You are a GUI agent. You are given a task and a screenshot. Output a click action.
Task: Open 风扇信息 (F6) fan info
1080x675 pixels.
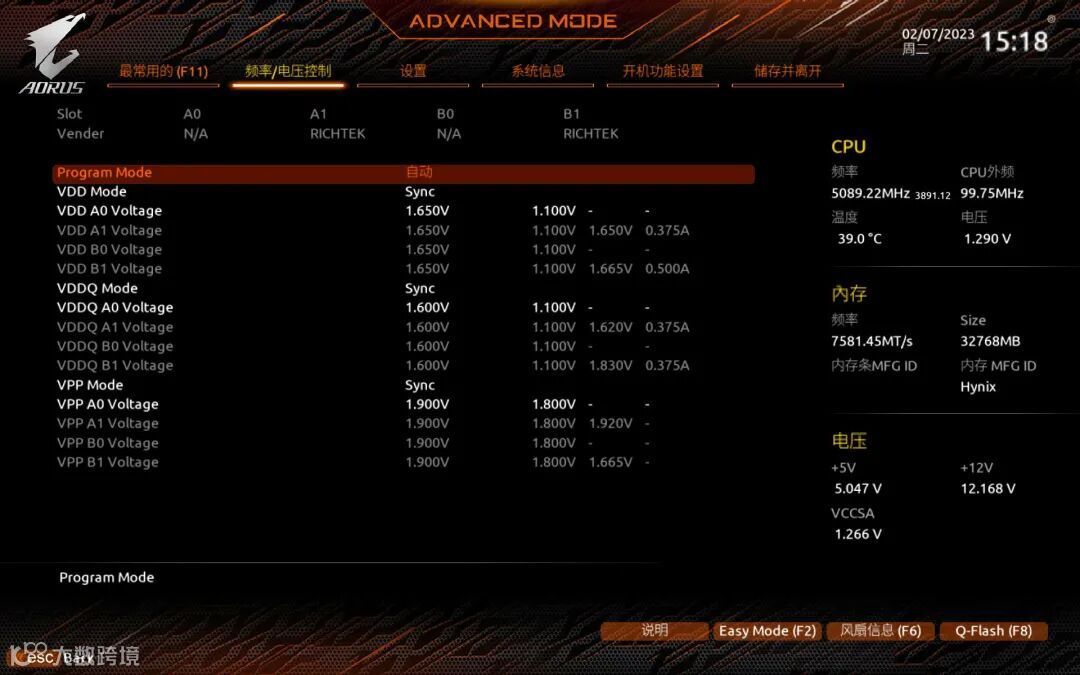pos(881,631)
